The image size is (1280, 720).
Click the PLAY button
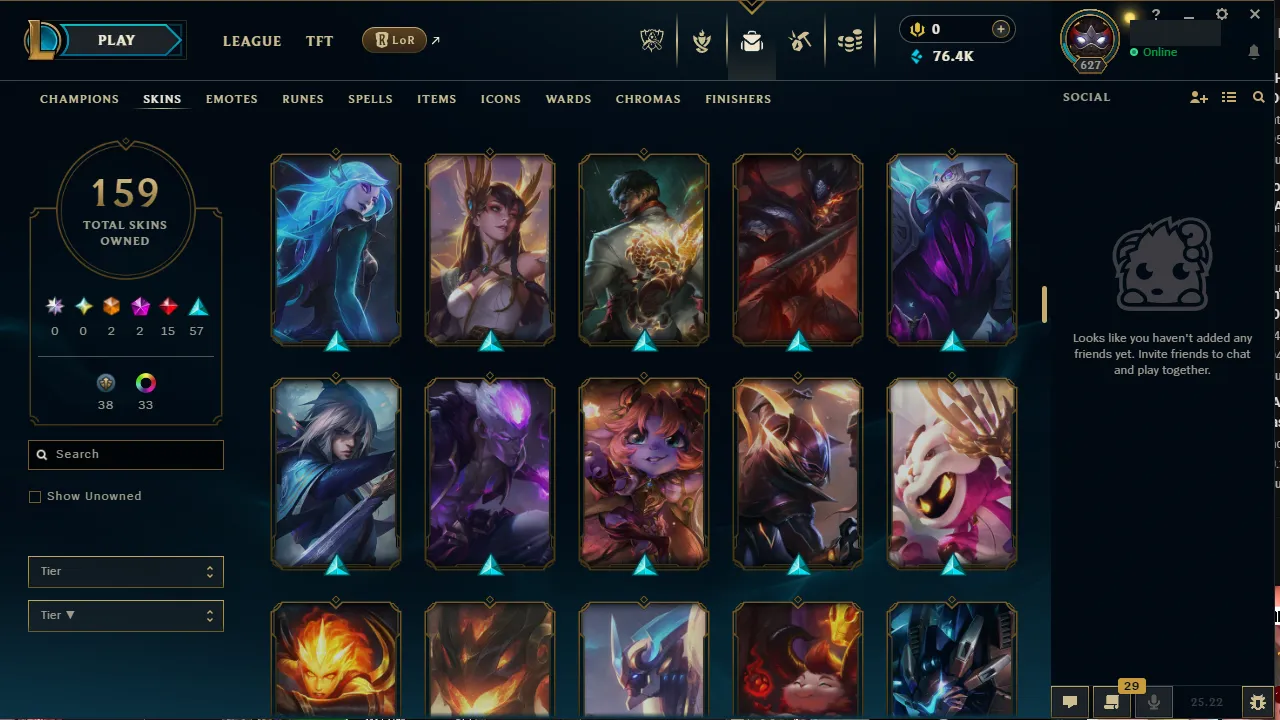click(x=115, y=40)
